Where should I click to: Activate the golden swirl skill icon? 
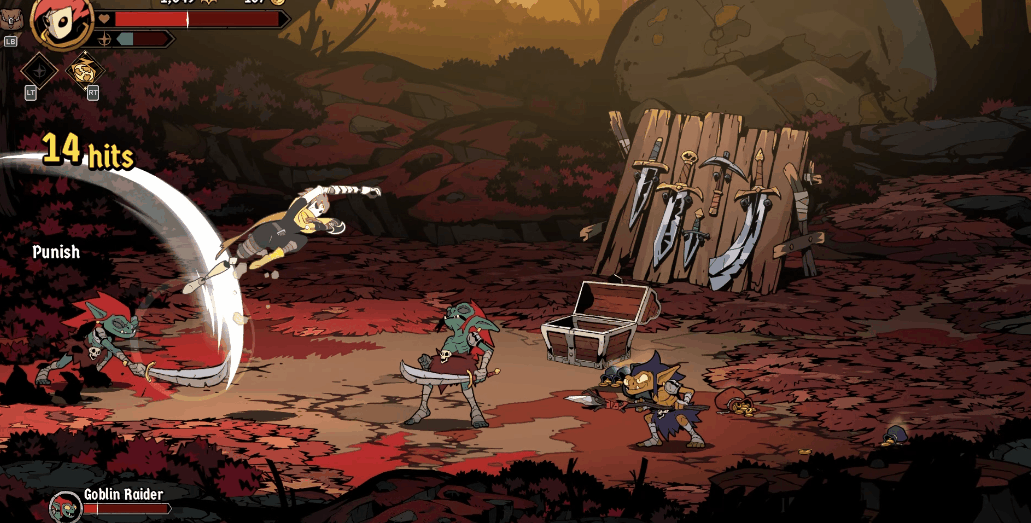(x=86, y=70)
